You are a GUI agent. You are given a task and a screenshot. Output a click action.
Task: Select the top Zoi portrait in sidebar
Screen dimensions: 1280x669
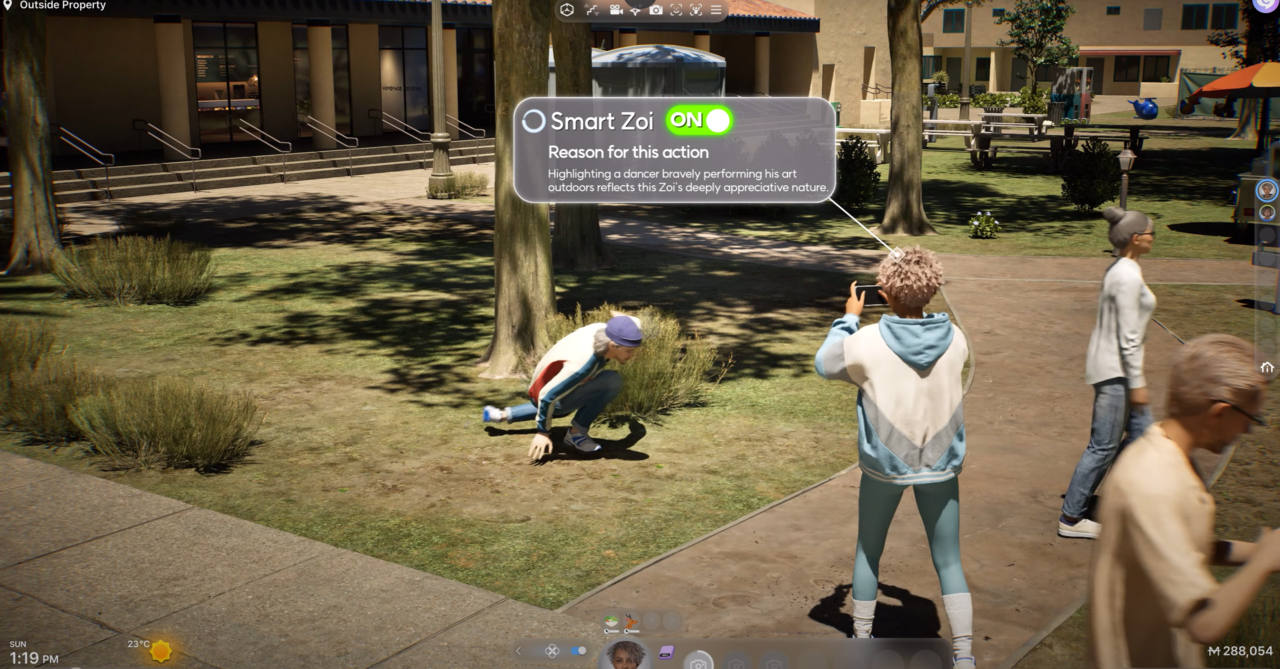click(x=1267, y=190)
